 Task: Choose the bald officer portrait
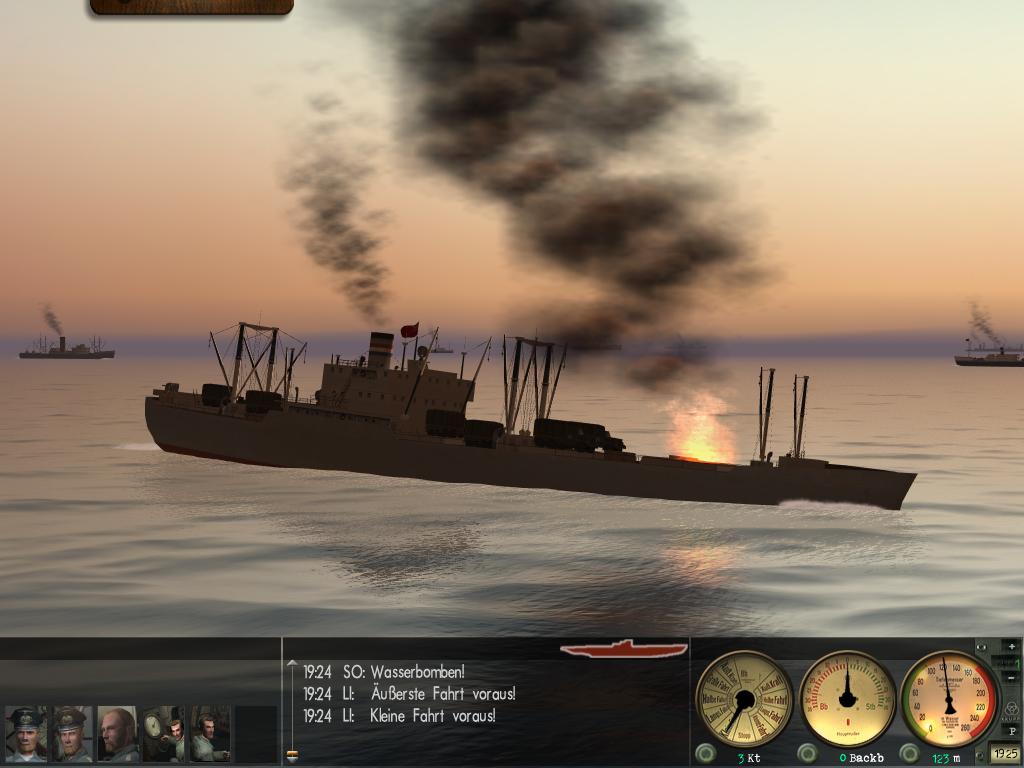click(x=117, y=734)
